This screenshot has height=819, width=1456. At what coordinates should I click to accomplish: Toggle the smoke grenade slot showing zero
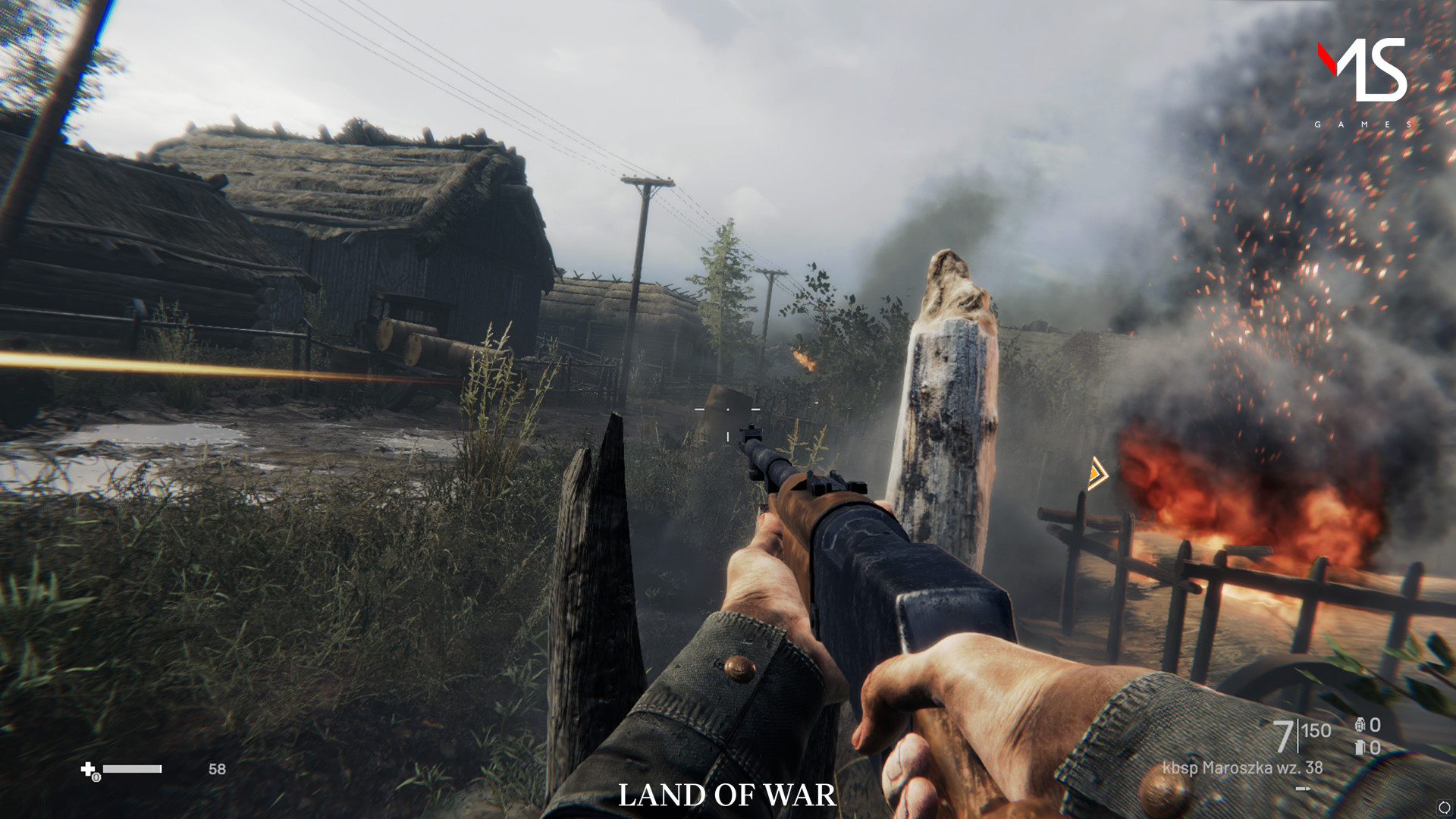click(x=1375, y=748)
